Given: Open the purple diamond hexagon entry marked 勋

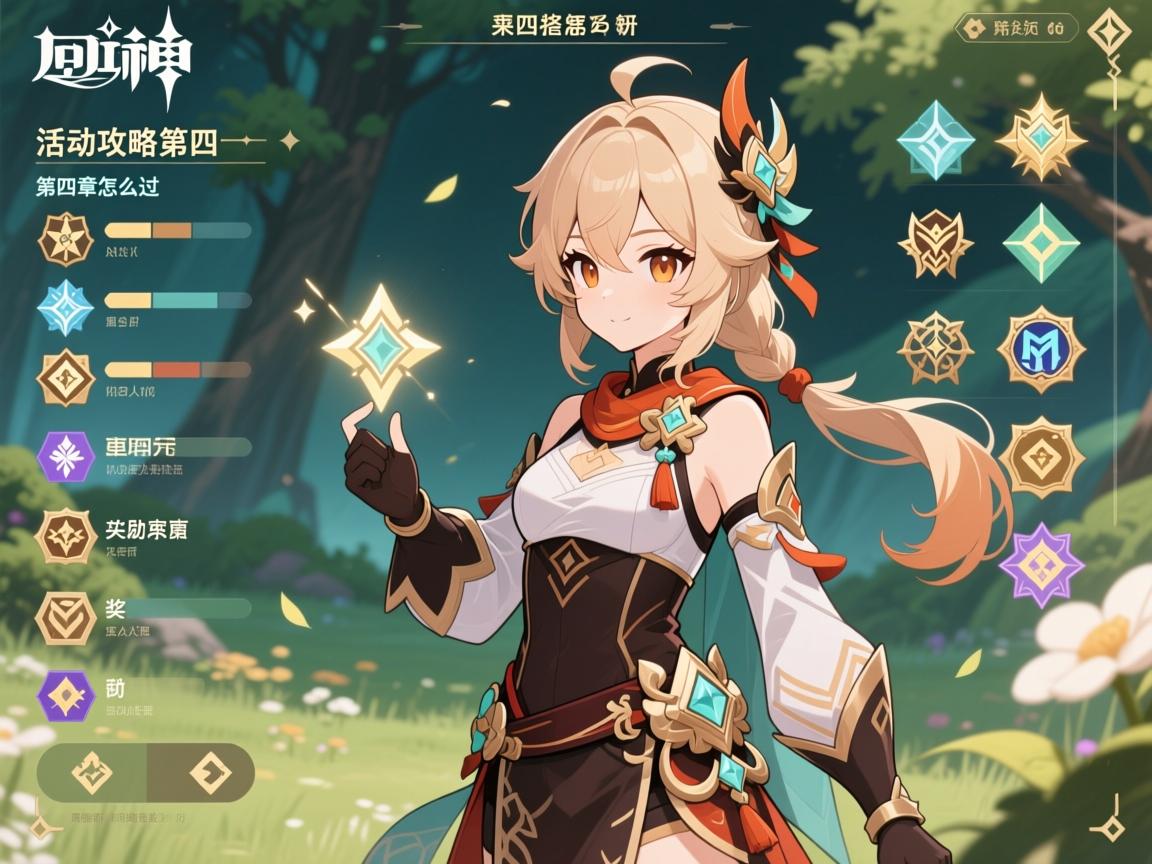Looking at the screenshot, I should (66, 696).
